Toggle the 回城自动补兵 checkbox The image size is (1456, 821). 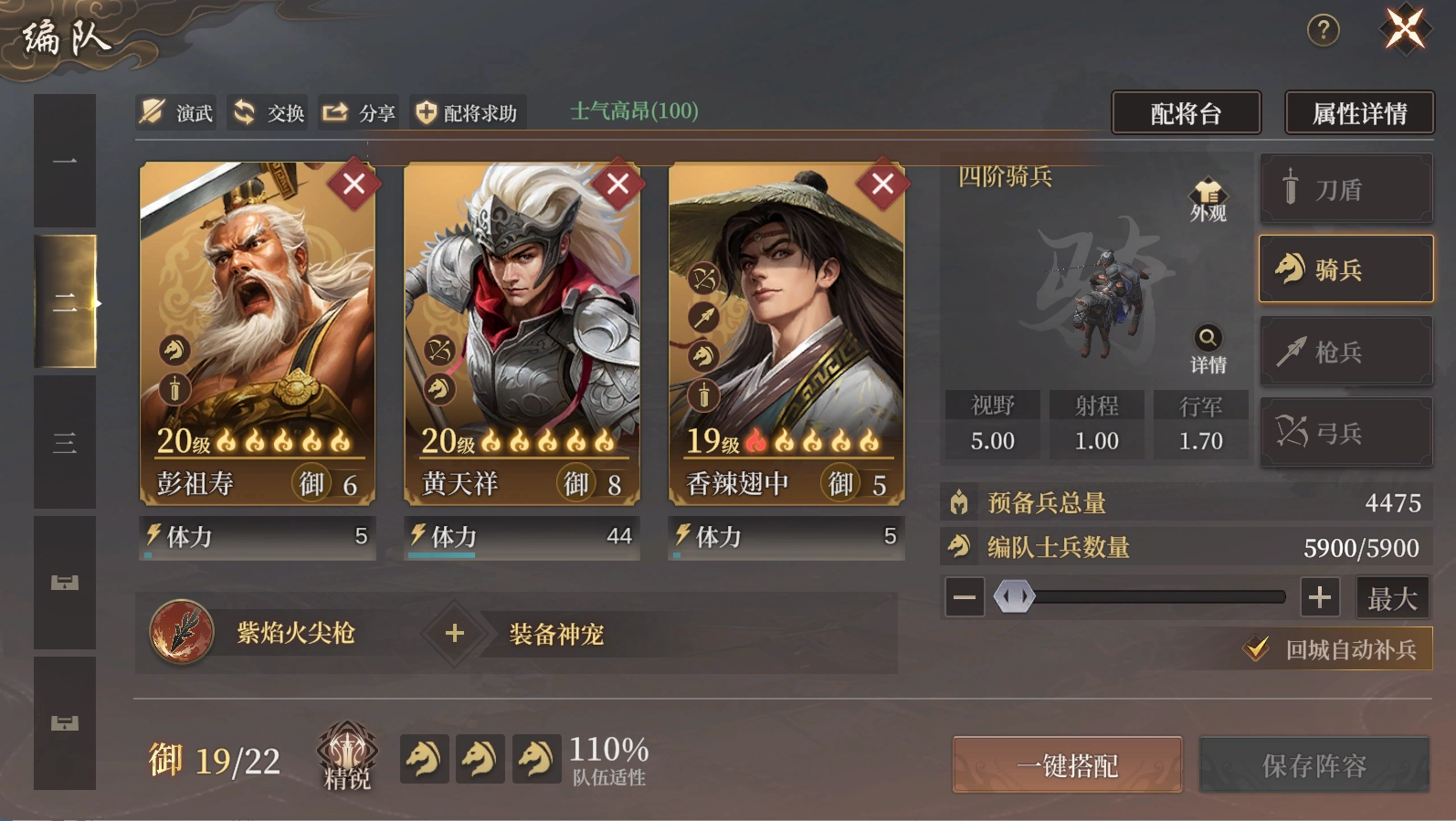(1258, 649)
